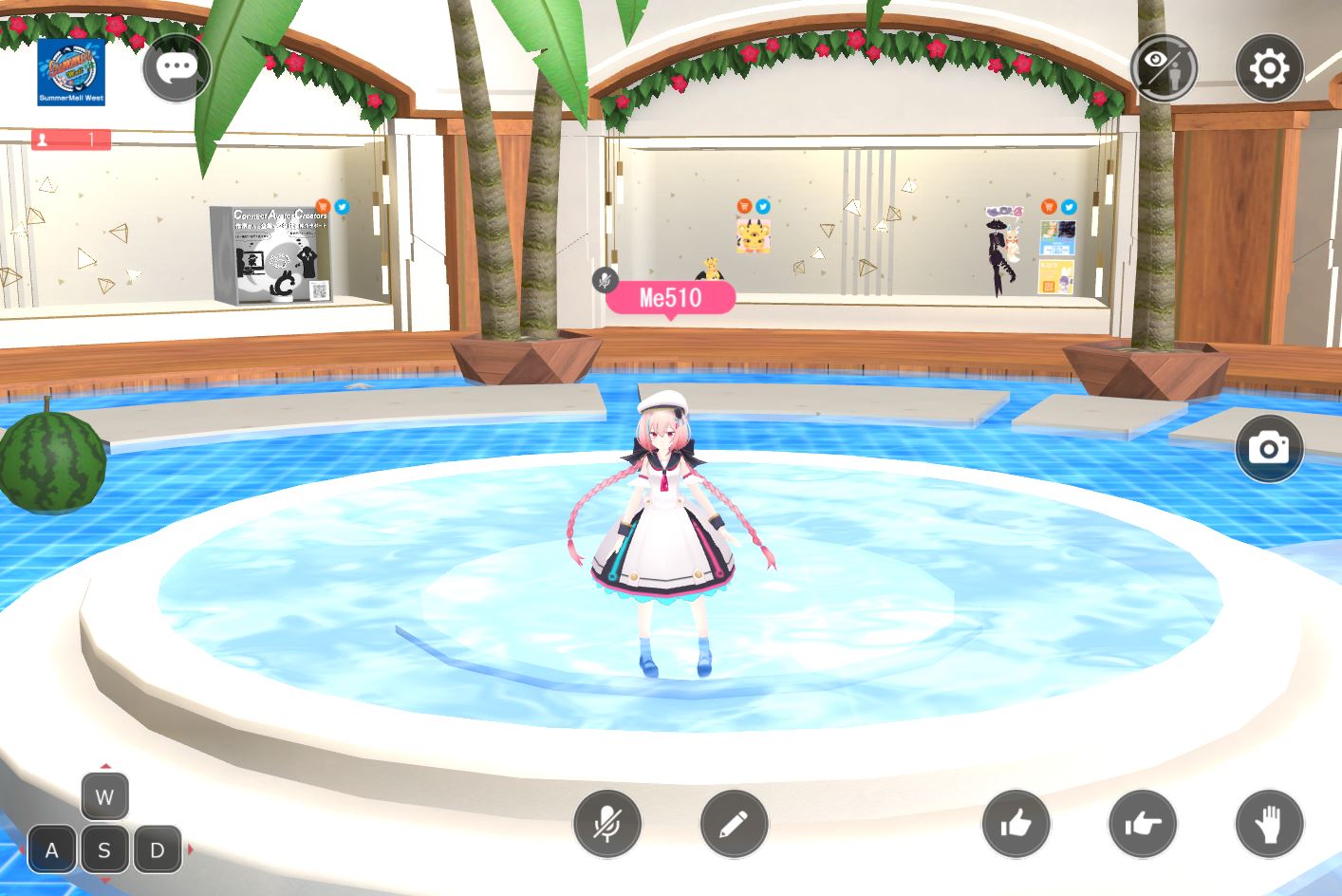Image resolution: width=1342 pixels, height=896 pixels.
Task: Click the W move-forward button
Action: (104, 797)
